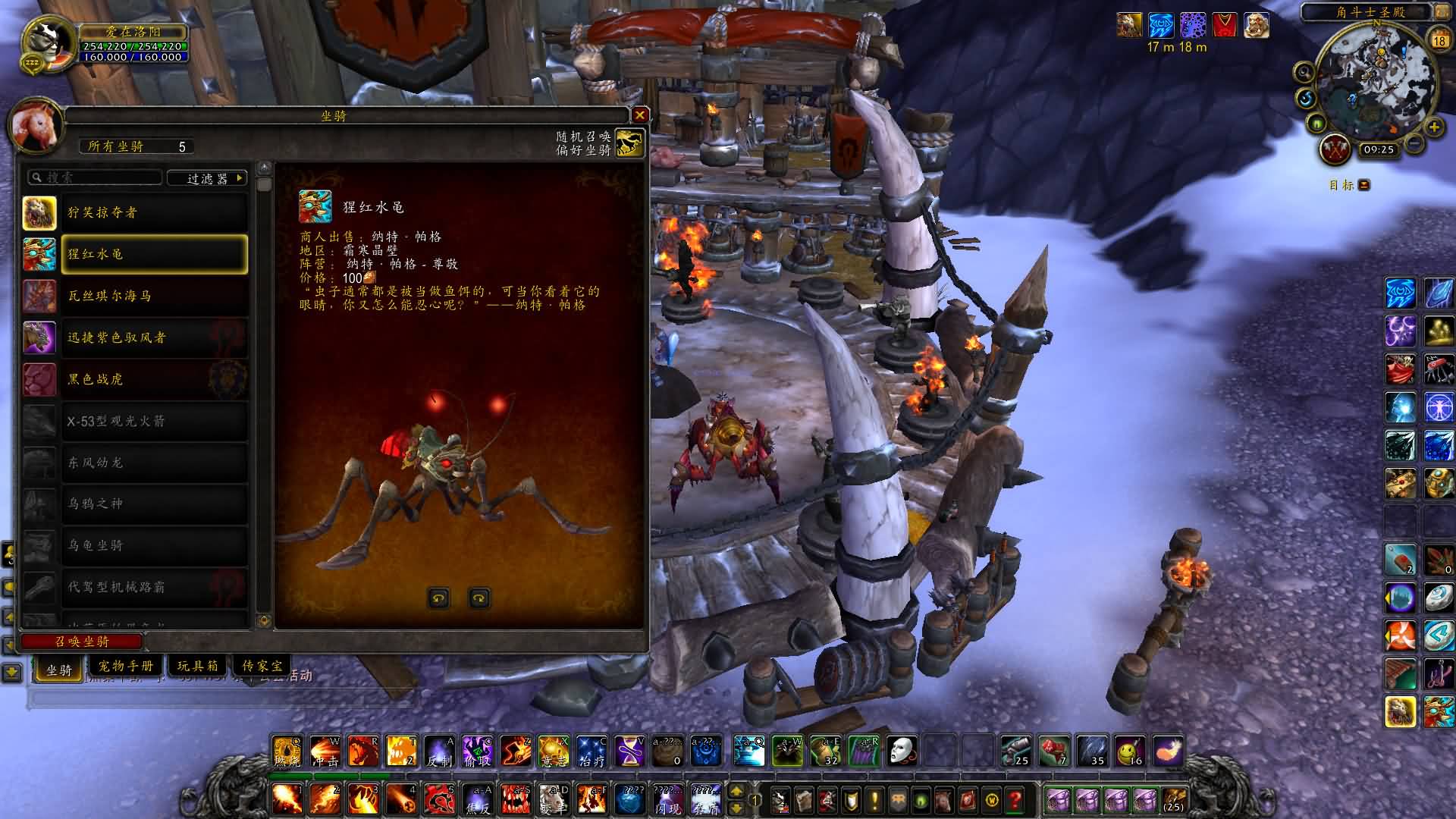Switch to the 传家宝 heirlooms tab
Viewport: 1456px width, 819px height.
point(262,666)
